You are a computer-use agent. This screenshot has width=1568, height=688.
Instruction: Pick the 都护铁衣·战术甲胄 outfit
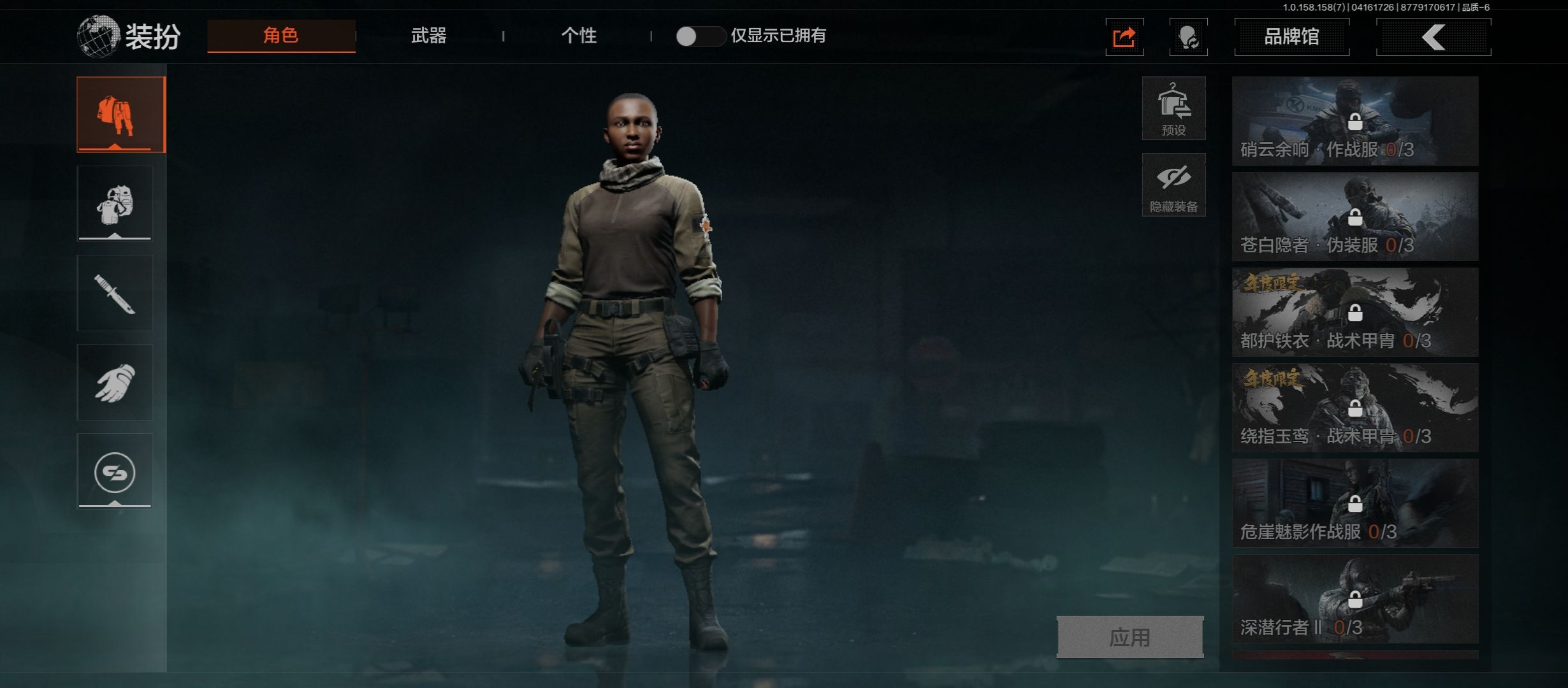click(1355, 312)
